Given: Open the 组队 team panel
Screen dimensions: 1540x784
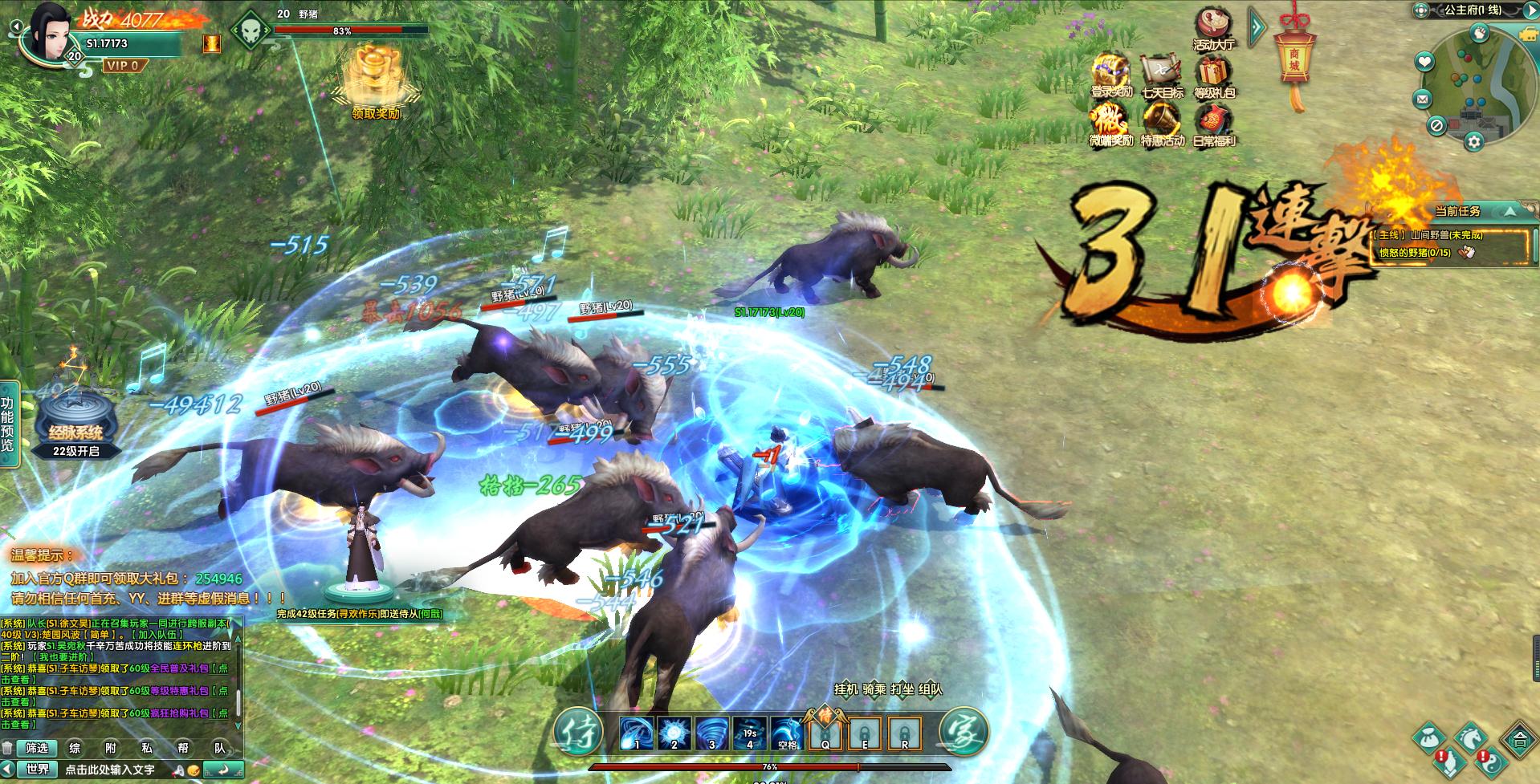Looking at the screenshot, I should pos(931,689).
